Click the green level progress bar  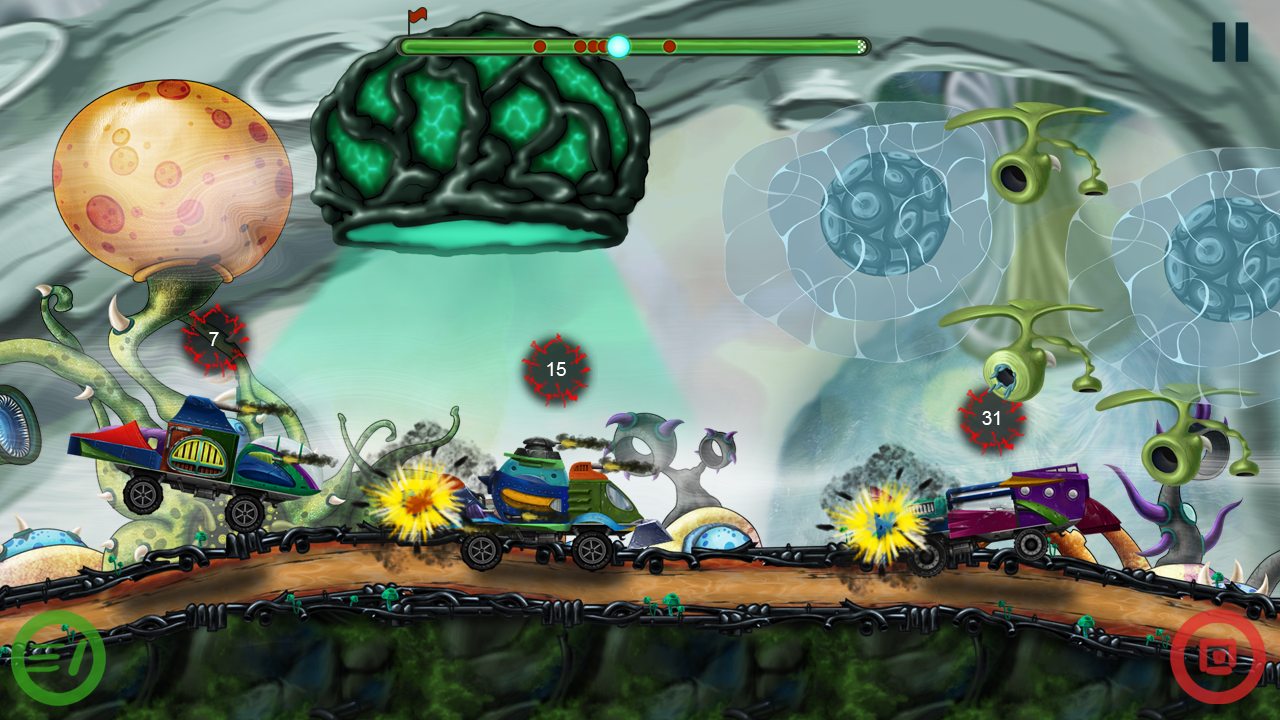pos(470,46)
